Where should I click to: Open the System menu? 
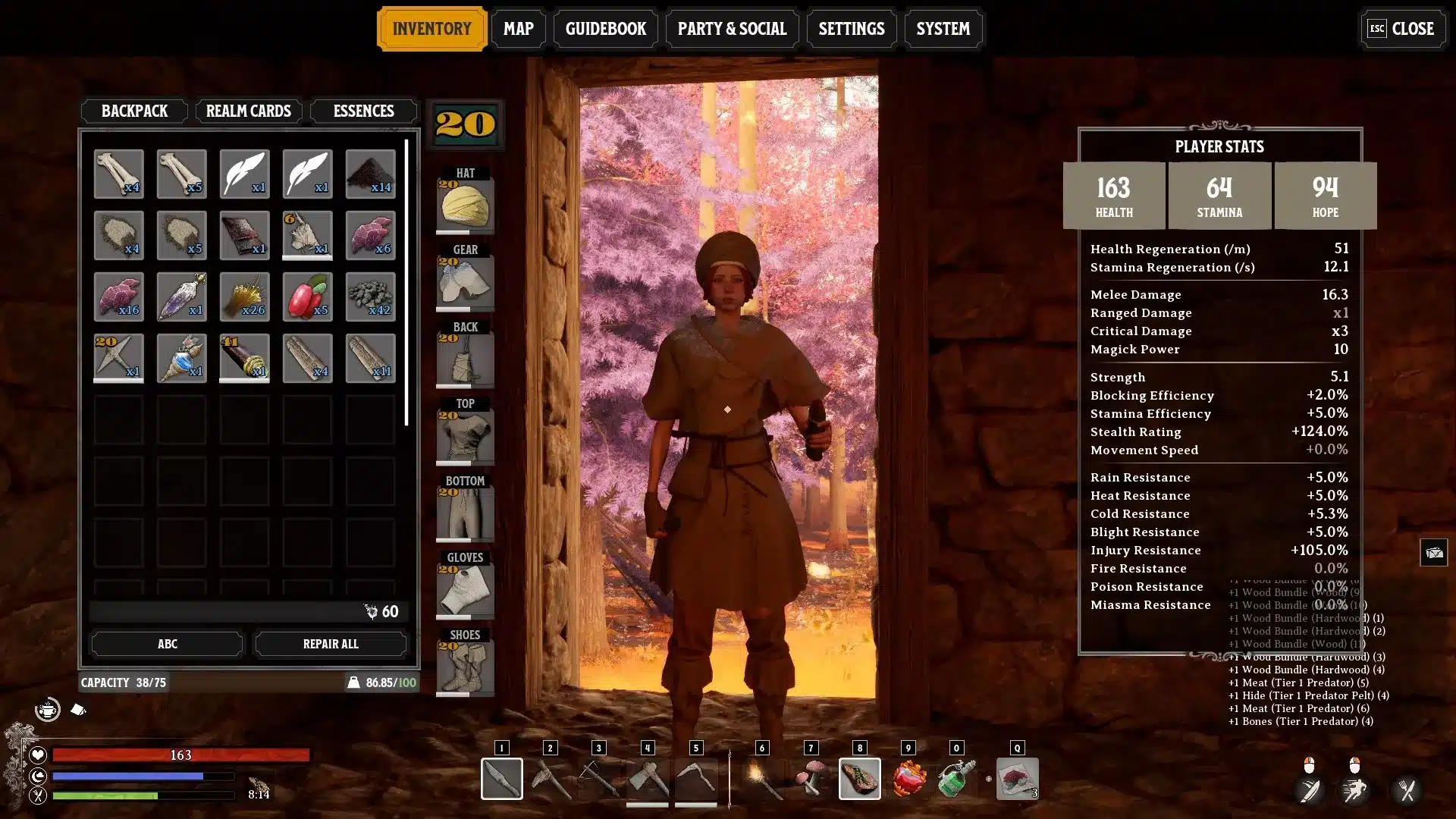tap(943, 29)
